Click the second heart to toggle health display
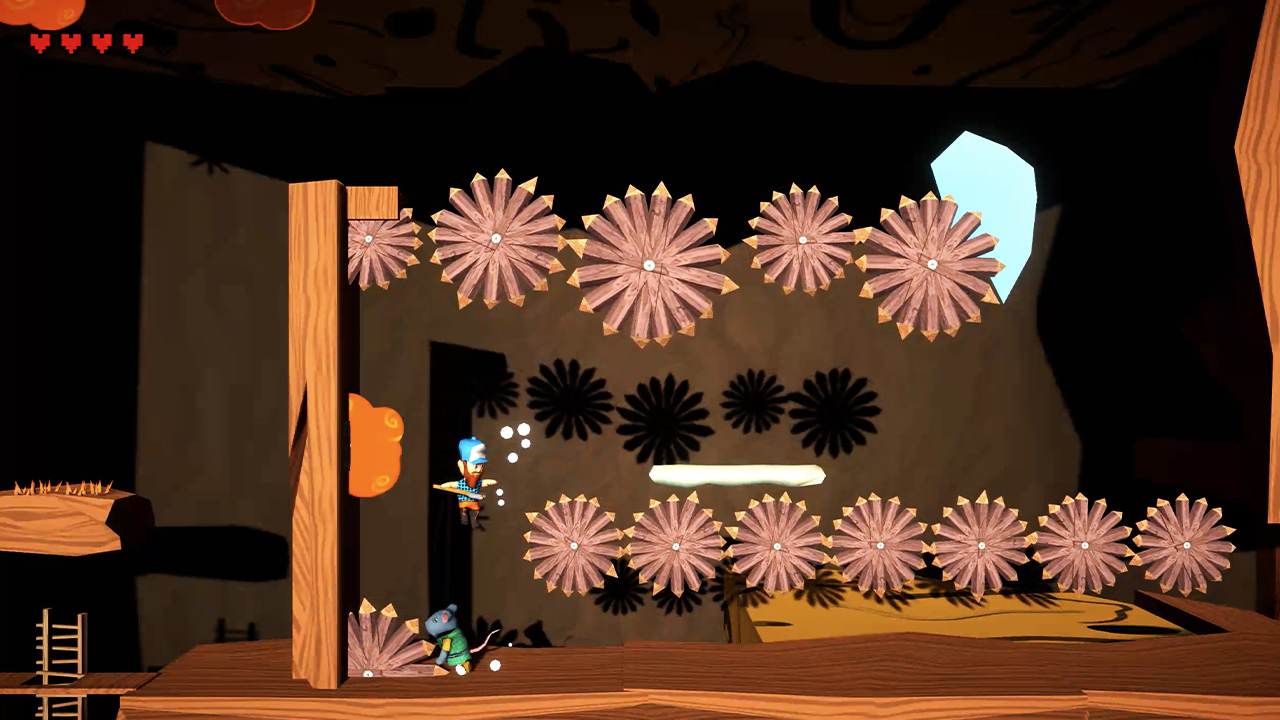The image size is (1280, 720). click(68, 43)
